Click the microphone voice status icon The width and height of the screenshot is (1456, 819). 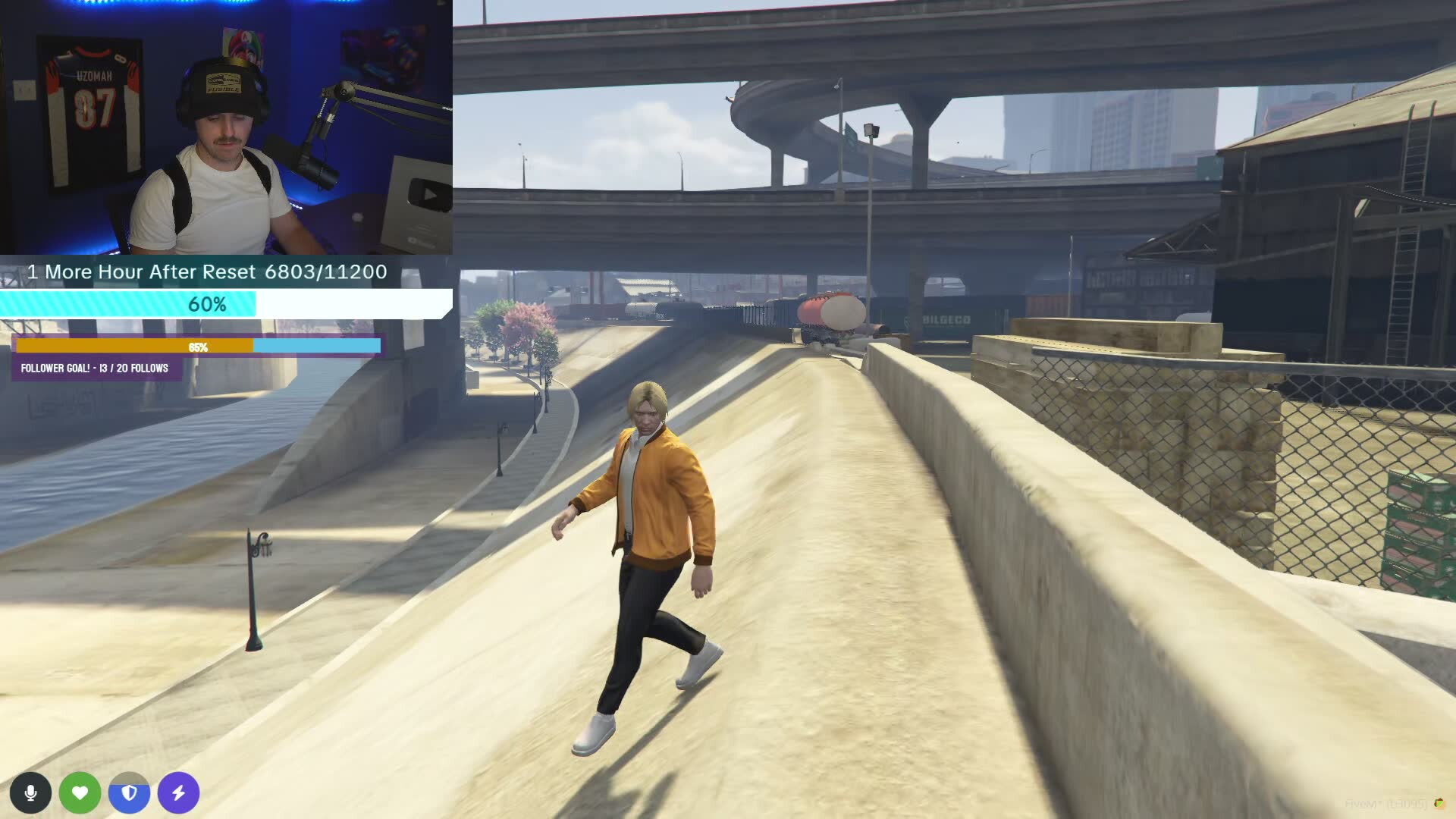tap(30, 792)
